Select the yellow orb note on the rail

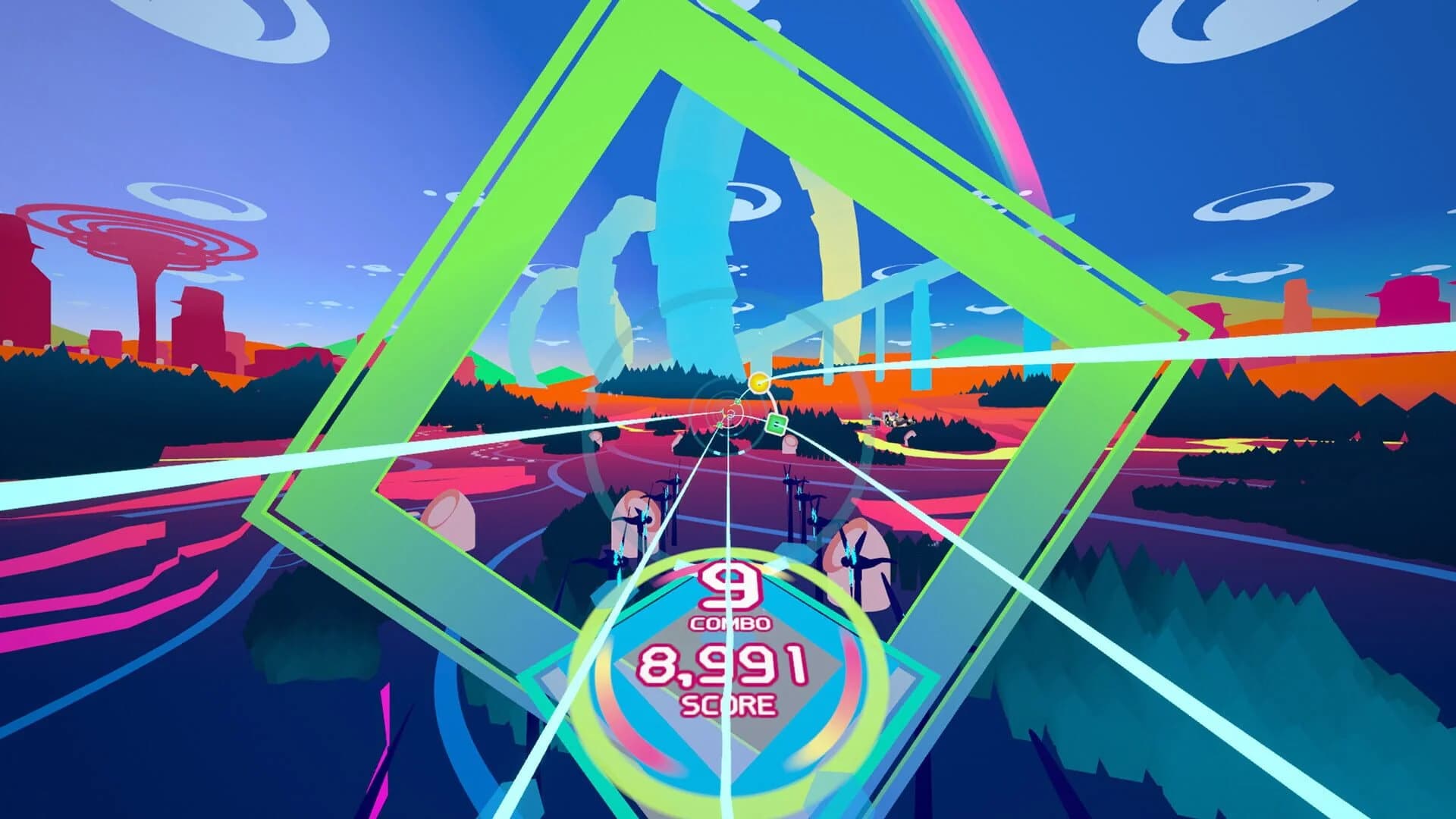(758, 382)
